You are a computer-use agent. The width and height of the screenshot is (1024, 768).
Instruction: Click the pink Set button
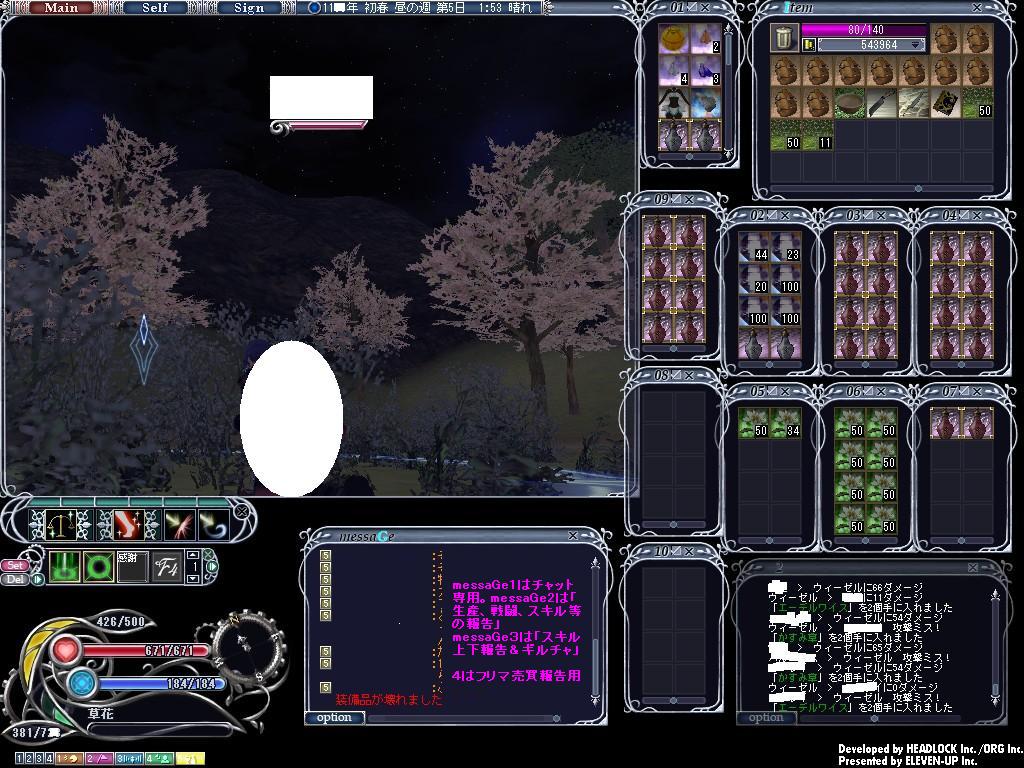tap(16, 565)
